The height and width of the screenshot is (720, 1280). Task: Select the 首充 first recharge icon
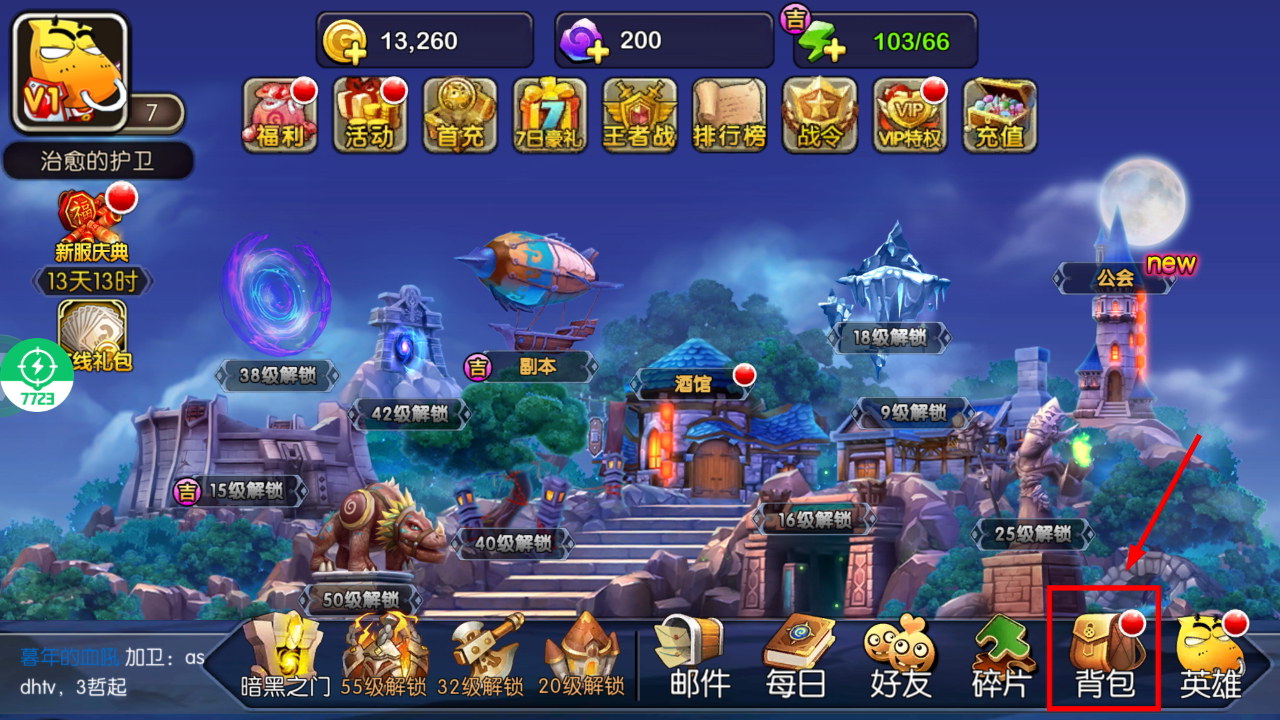point(460,115)
